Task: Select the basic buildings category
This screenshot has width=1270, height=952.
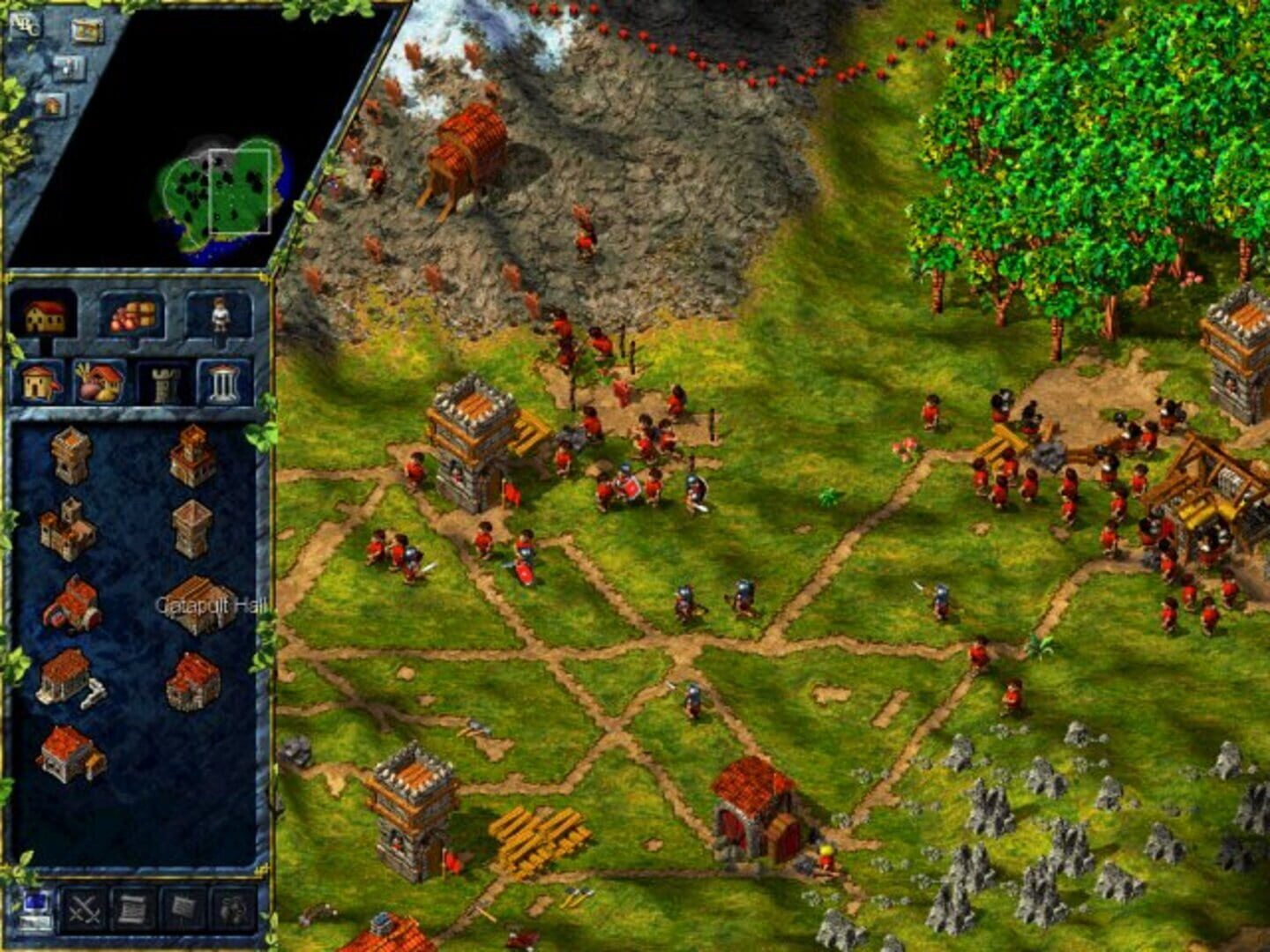Action: 40,383
